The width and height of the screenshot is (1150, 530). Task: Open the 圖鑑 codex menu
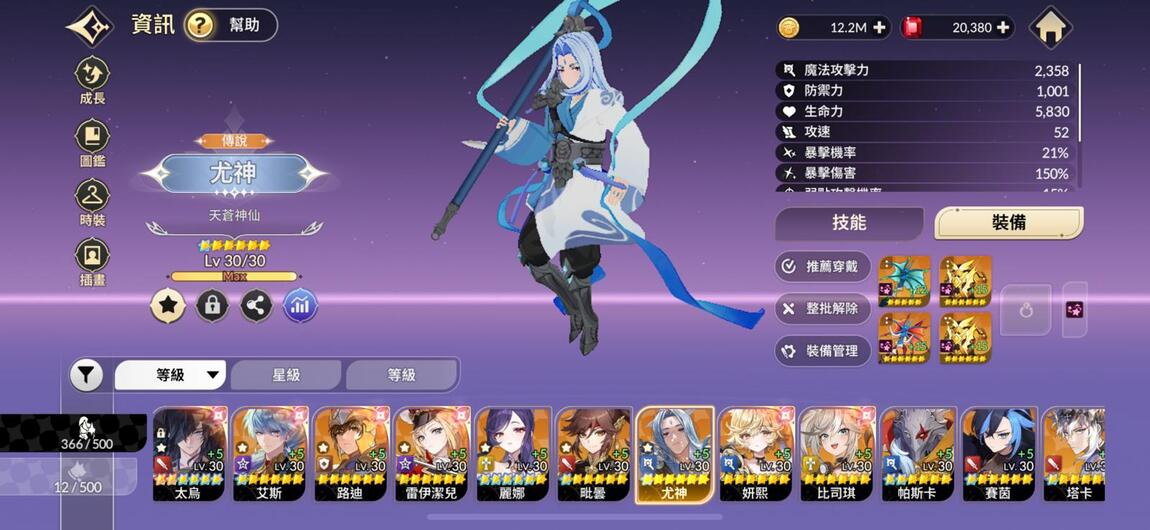pyautogui.click(x=92, y=142)
